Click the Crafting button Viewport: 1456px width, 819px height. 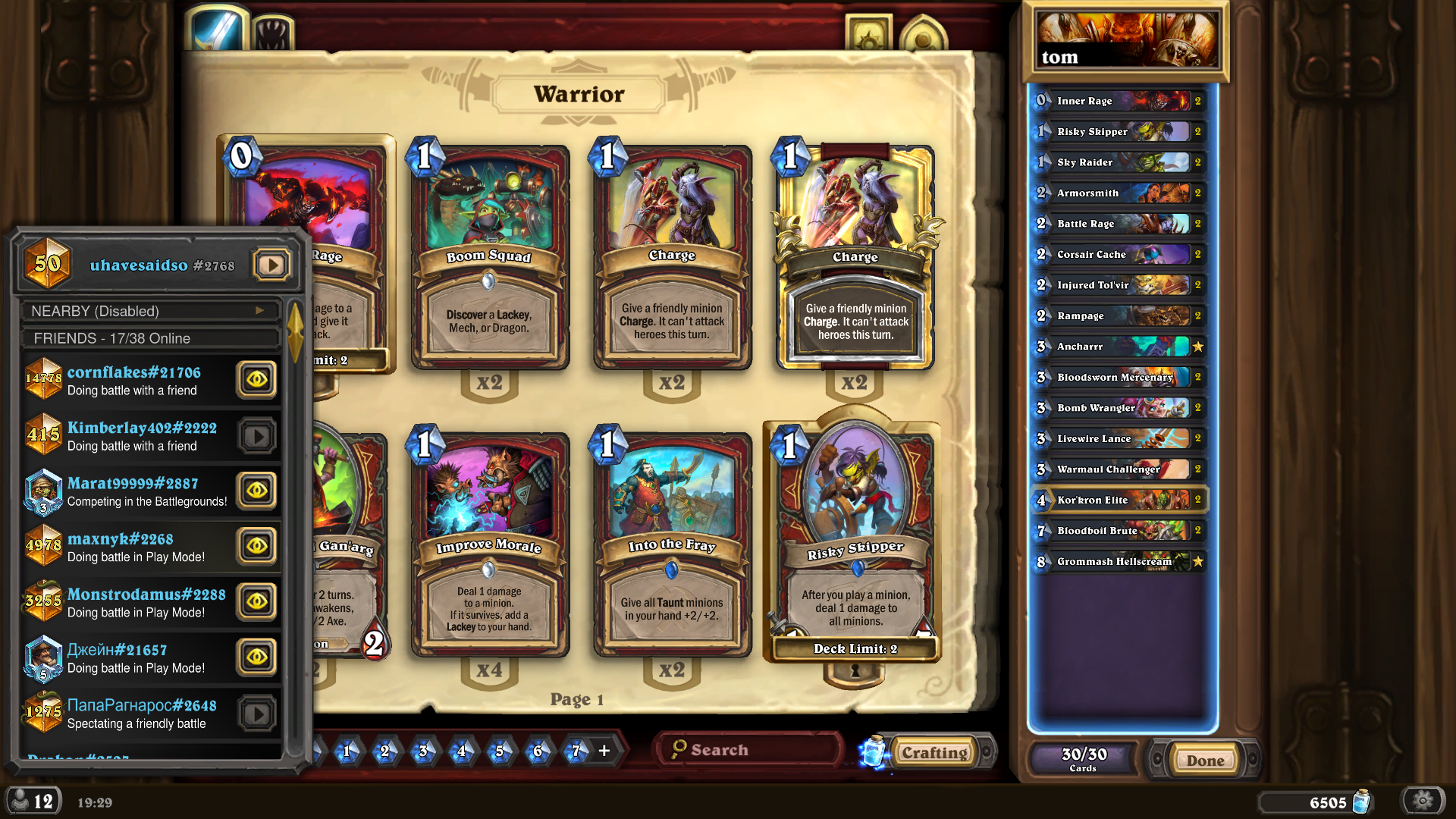934,752
